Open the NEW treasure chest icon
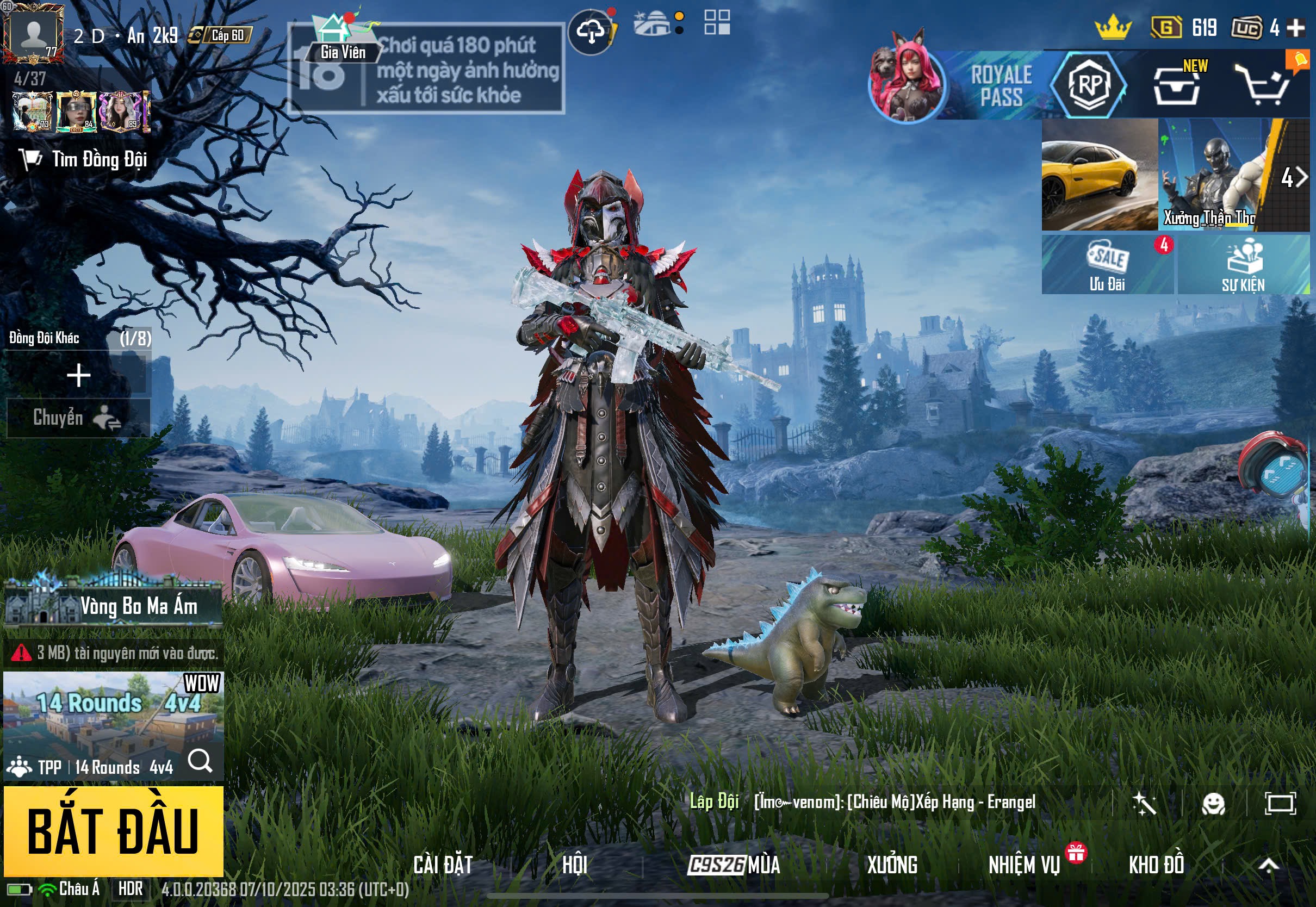1316x907 pixels. pyautogui.click(x=1177, y=87)
